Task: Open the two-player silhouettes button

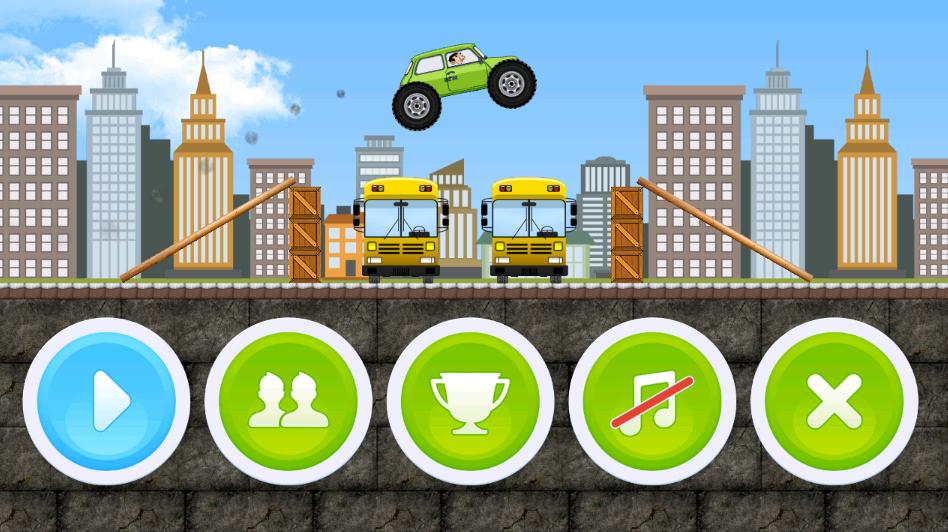Action: pos(288,402)
